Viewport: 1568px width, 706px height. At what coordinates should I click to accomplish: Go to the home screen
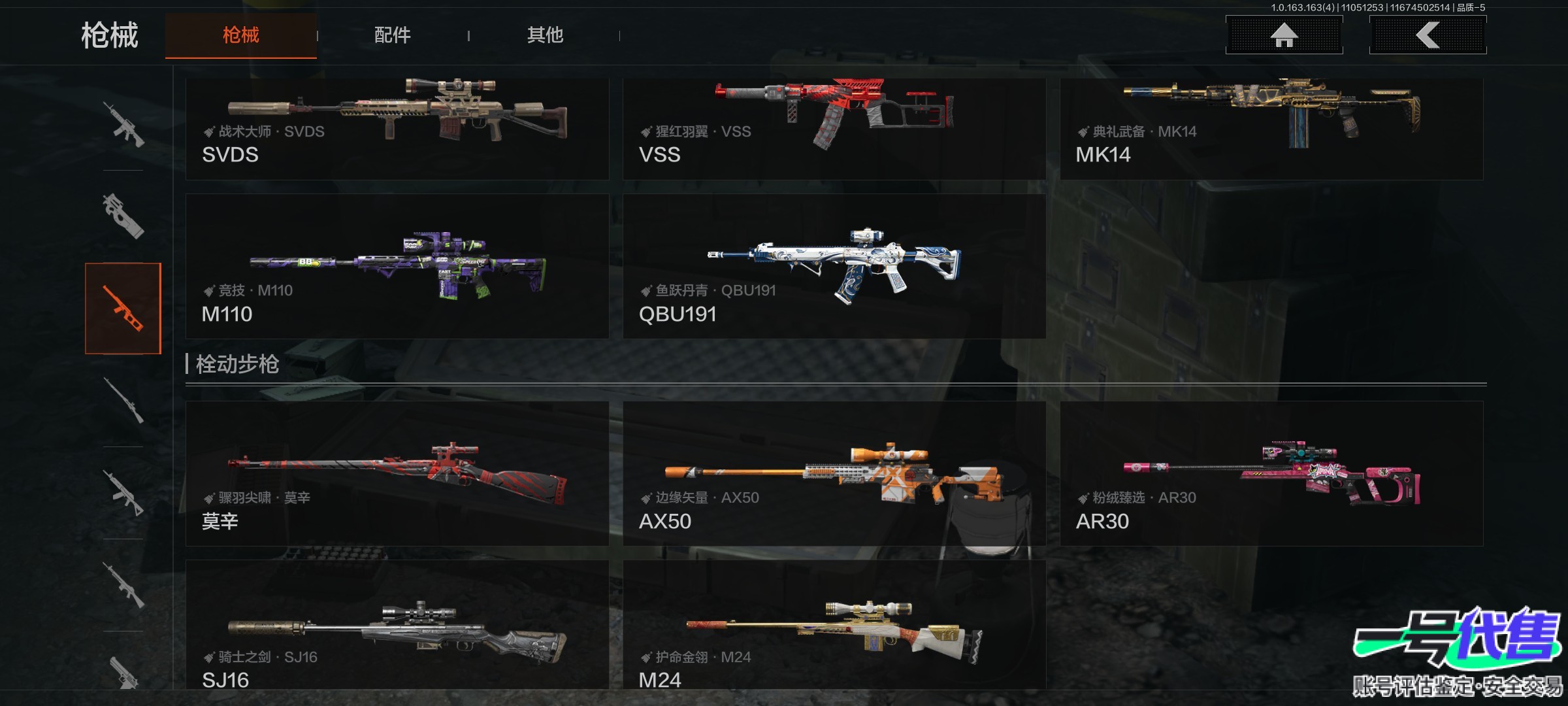click(x=1284, y=35)
